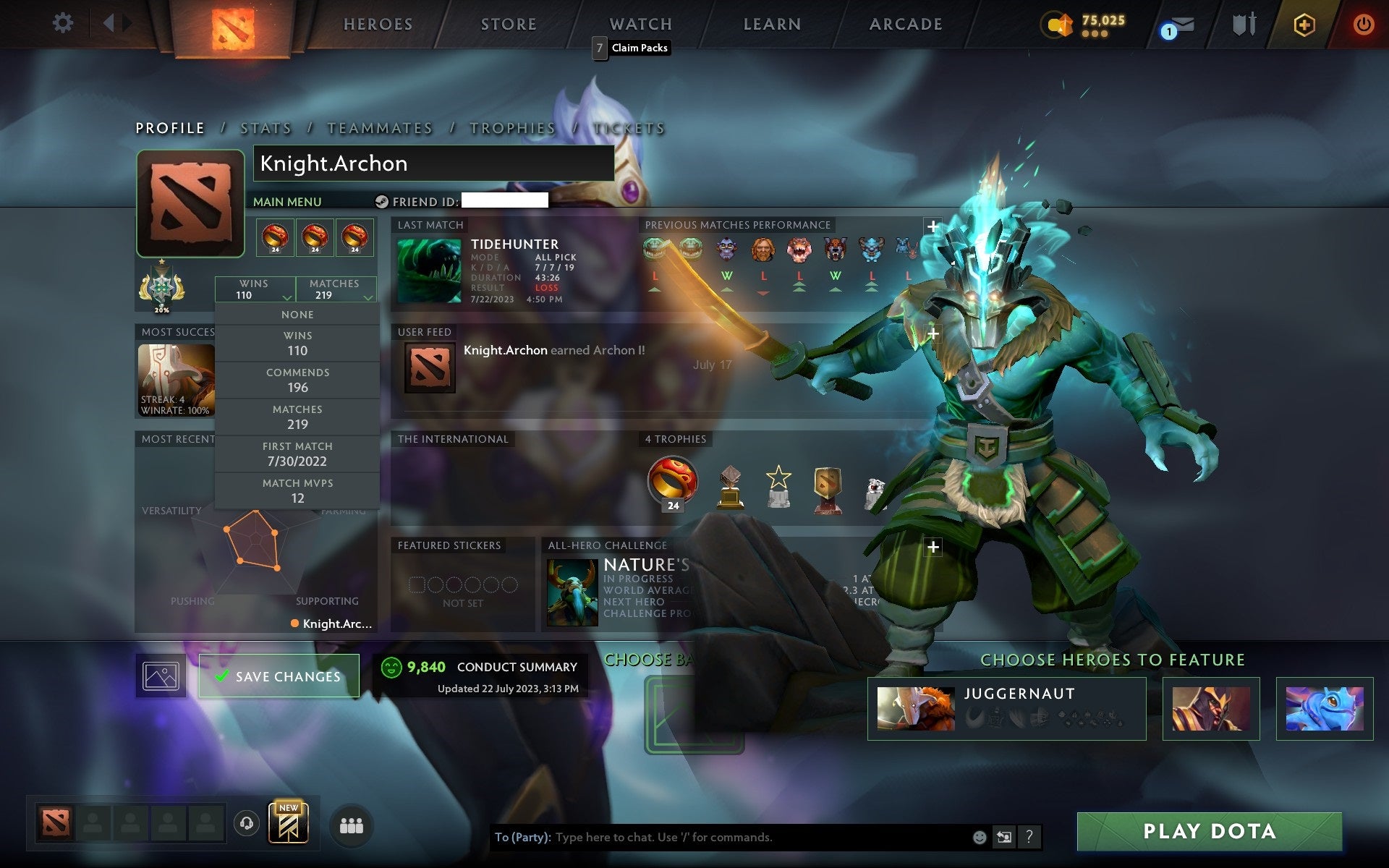
Task: Open the settings gear
Action: pos(64,22)
